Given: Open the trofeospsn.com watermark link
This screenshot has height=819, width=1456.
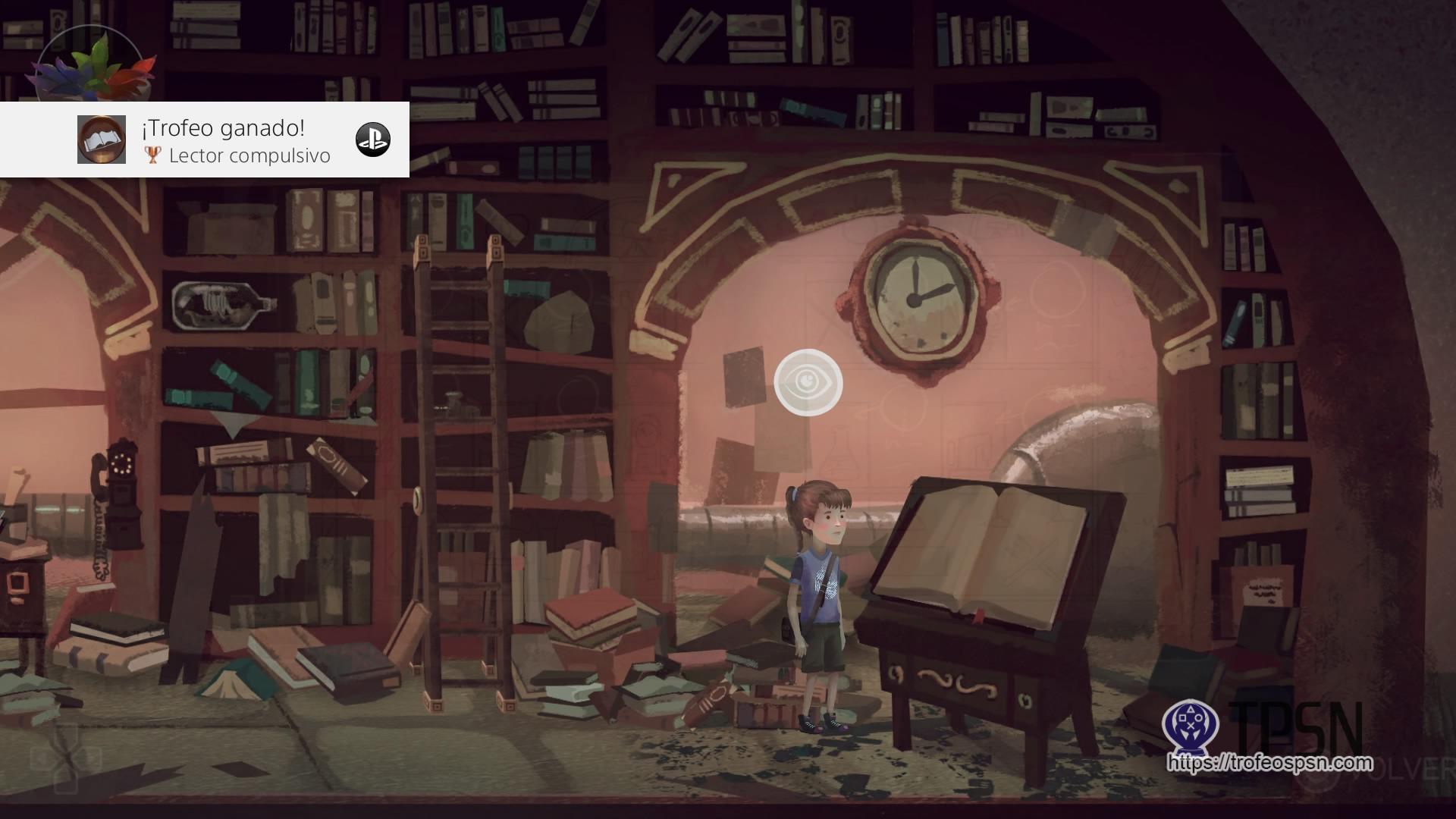Looking at the screenshot, I should tap(1270, 762).
